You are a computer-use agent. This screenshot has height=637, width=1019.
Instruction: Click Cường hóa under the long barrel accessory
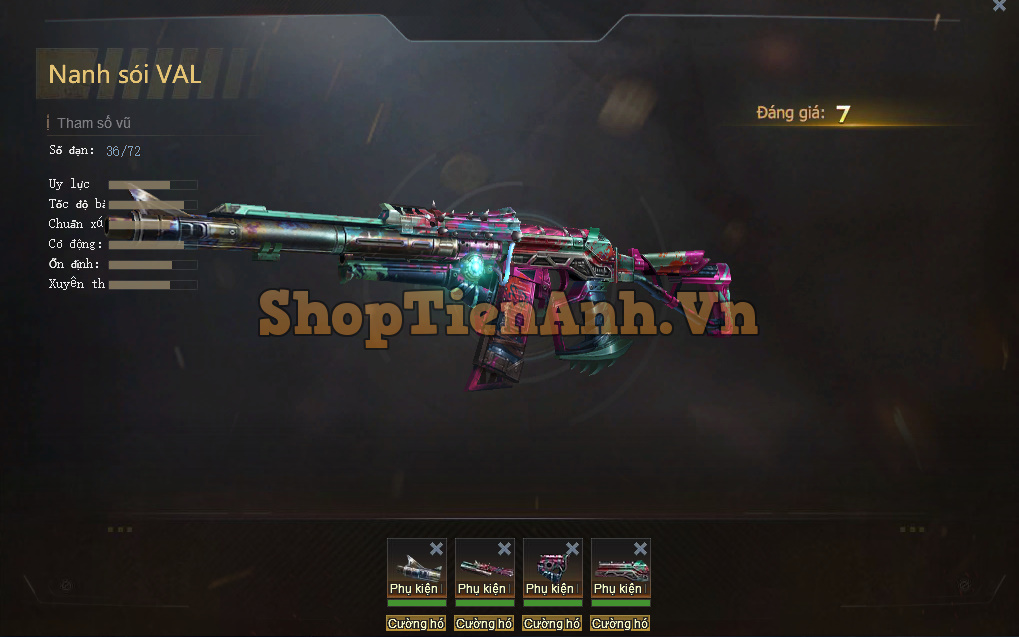click(x=484, y=623)
